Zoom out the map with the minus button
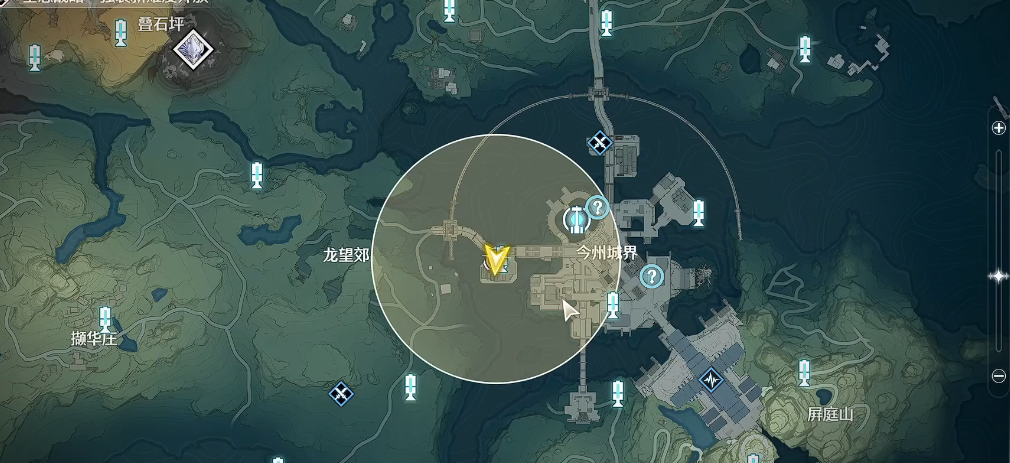The image size is (1010, 463). tap(998, 375)
